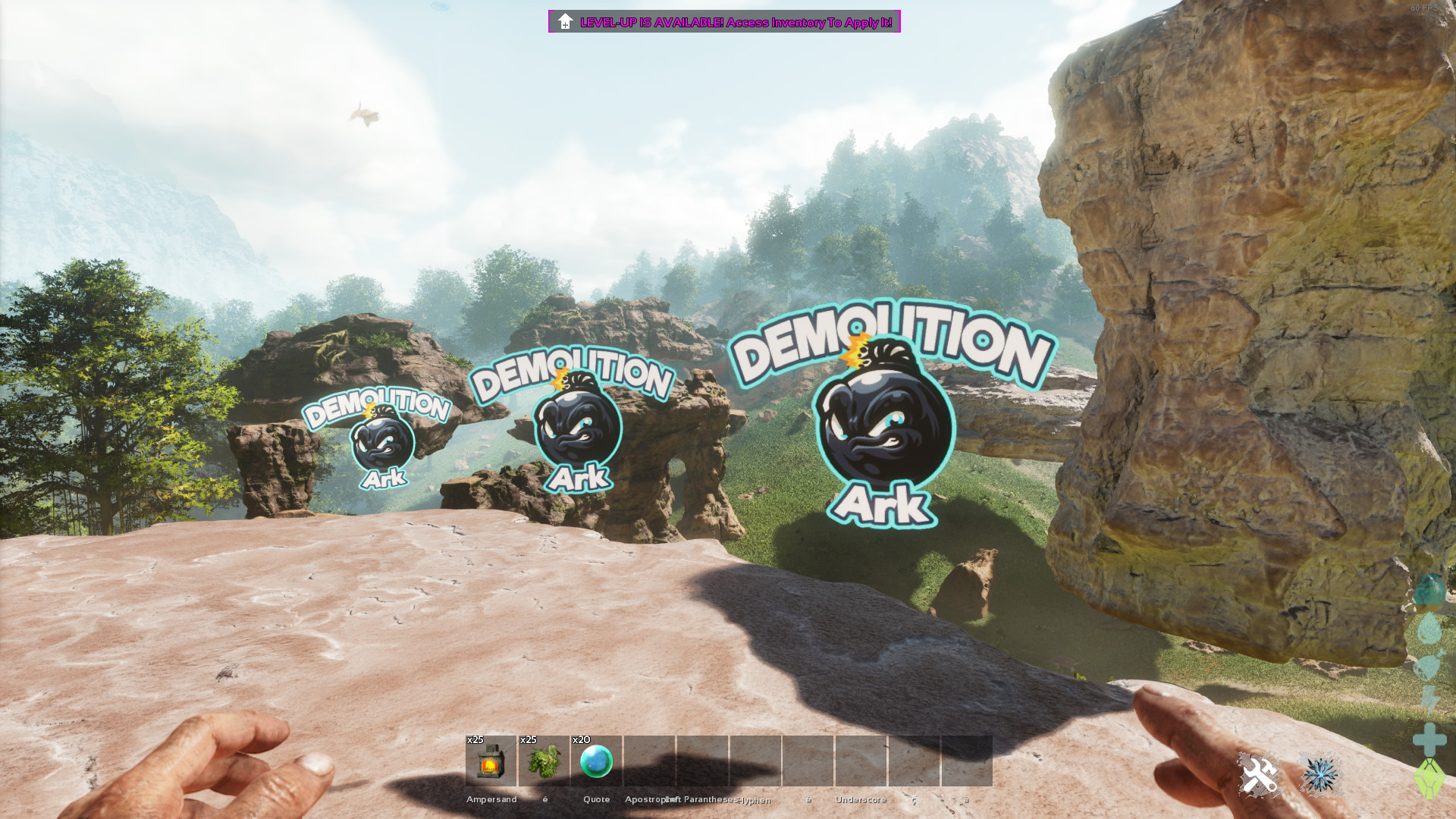Click the lightning bolt stamina icon
This screenshot has height=819, width=1456.
pos(1430,701)
